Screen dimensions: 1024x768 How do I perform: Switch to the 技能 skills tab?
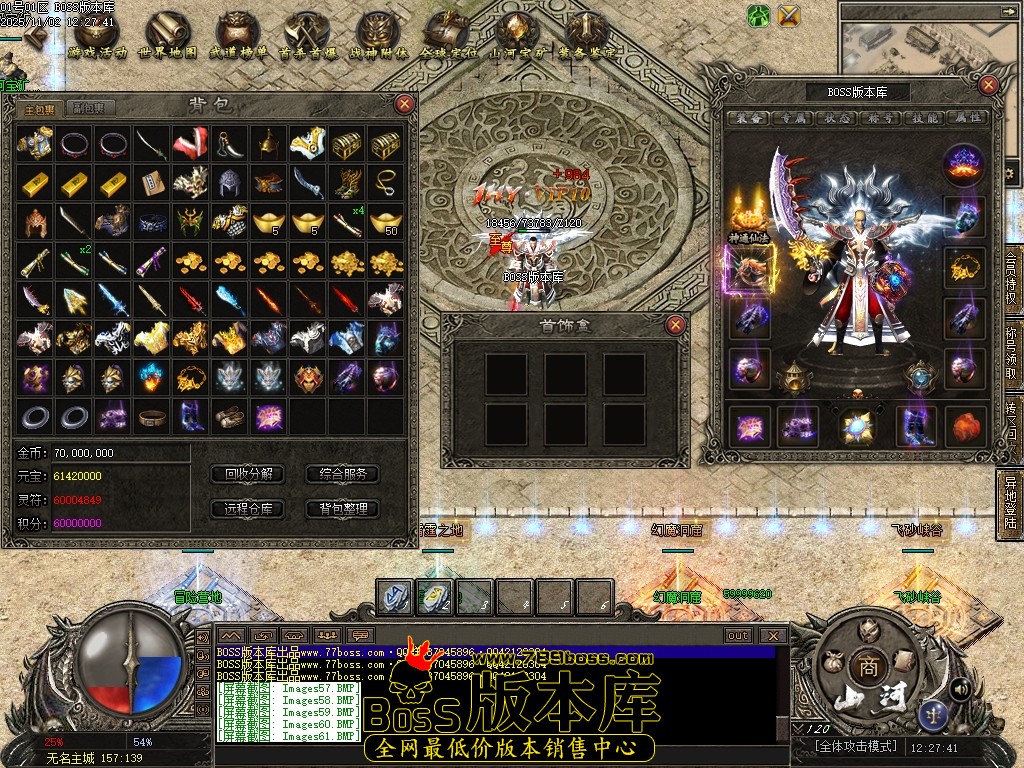(x=925, y=117)
